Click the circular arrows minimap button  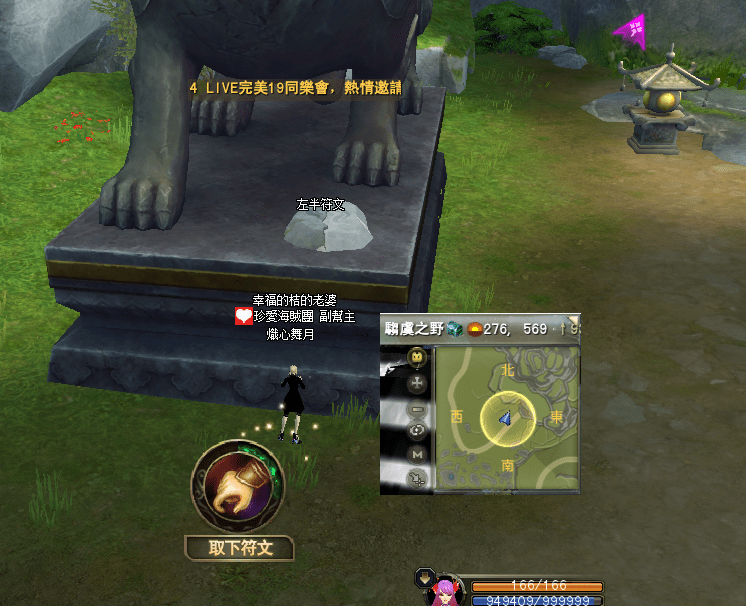[x=417, y=431]
